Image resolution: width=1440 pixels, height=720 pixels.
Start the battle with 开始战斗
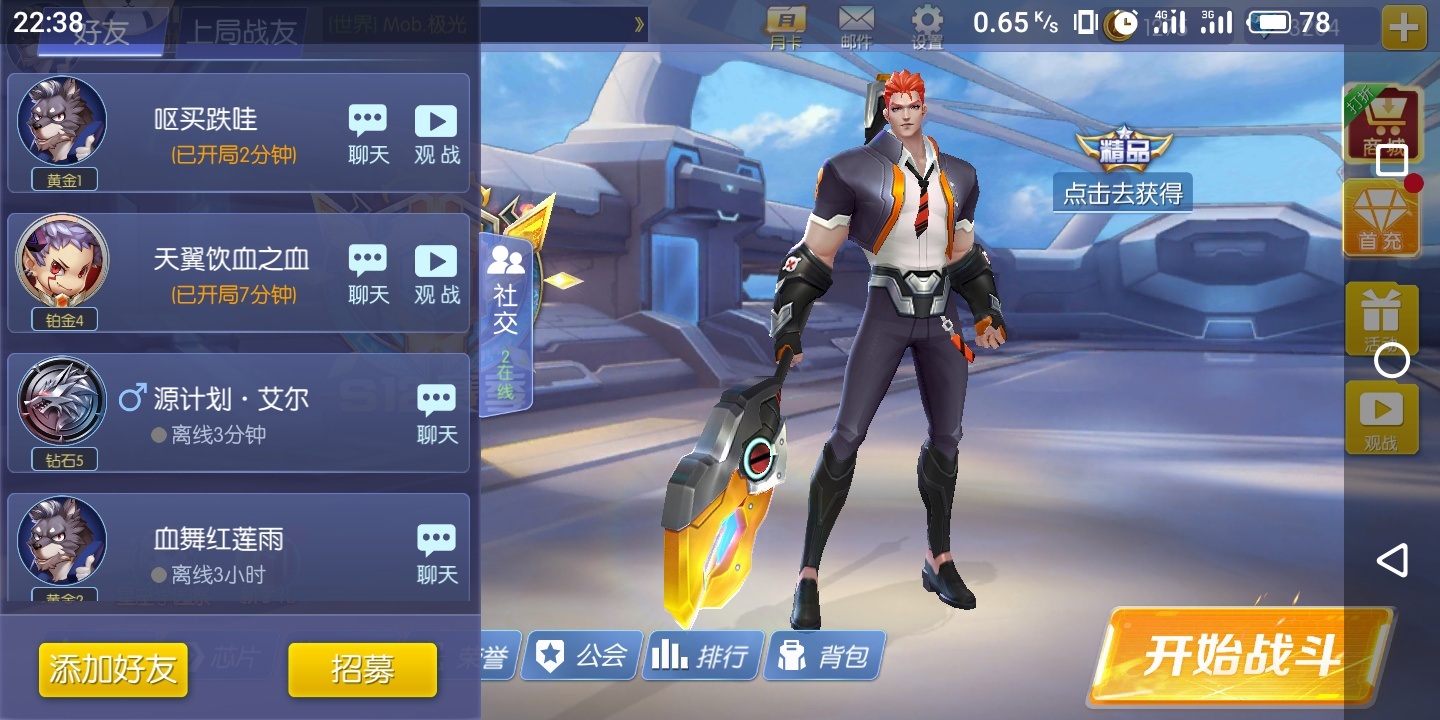click(x=1240, y=655)
